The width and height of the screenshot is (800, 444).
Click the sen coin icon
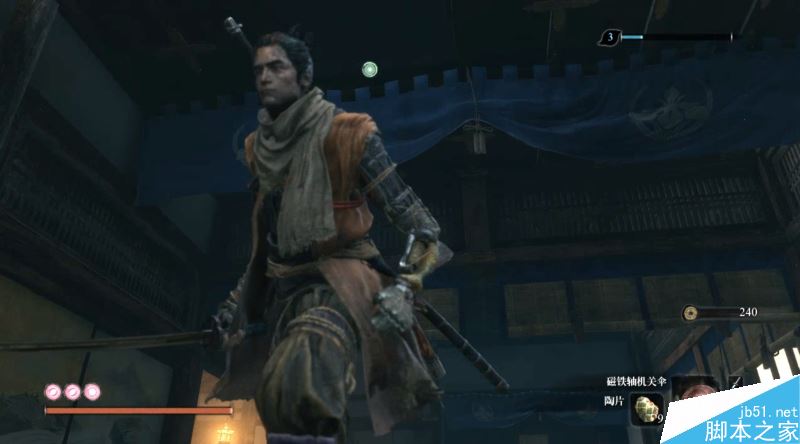coord(691,312)
